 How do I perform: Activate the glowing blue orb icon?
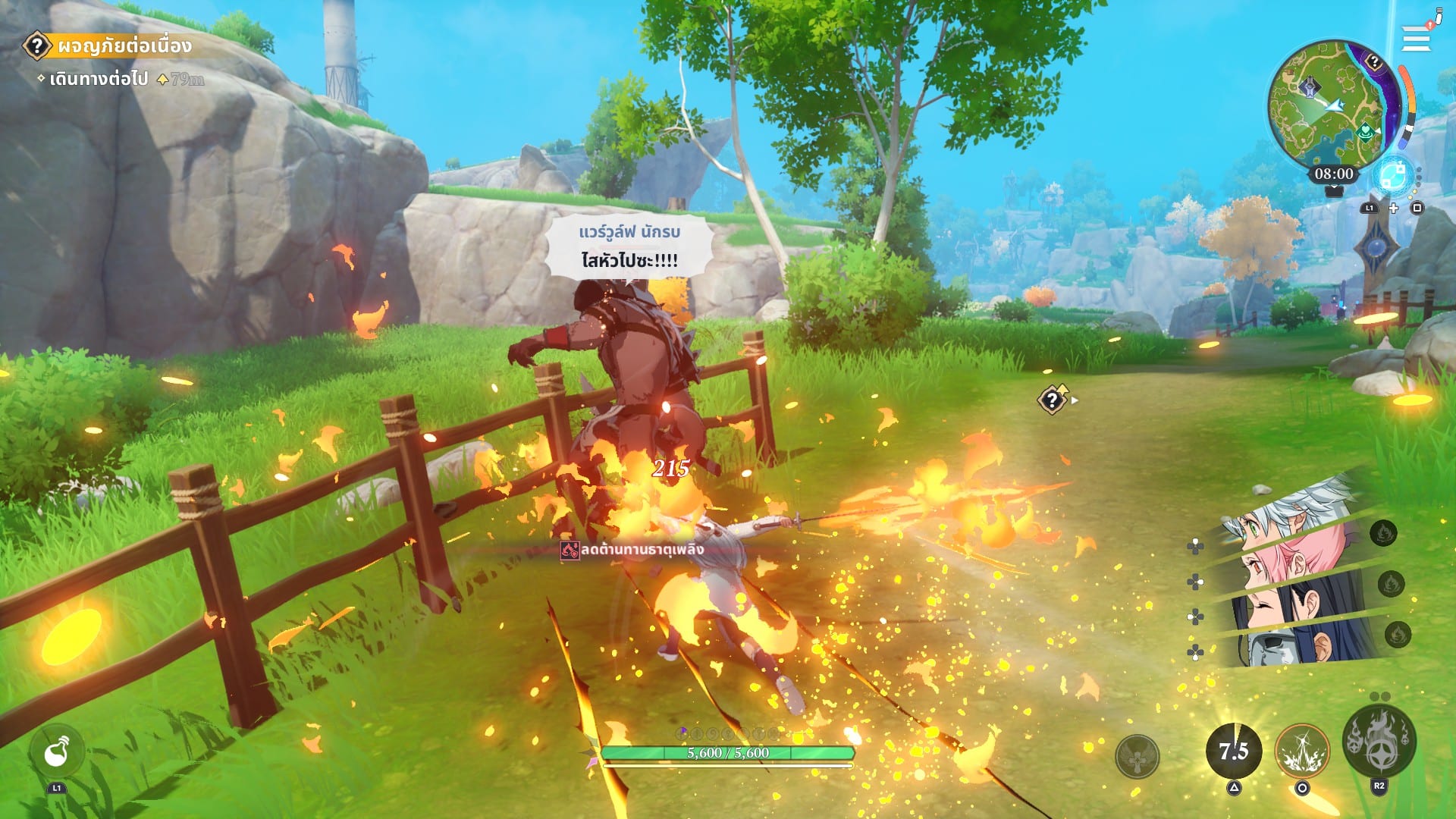1393,176
